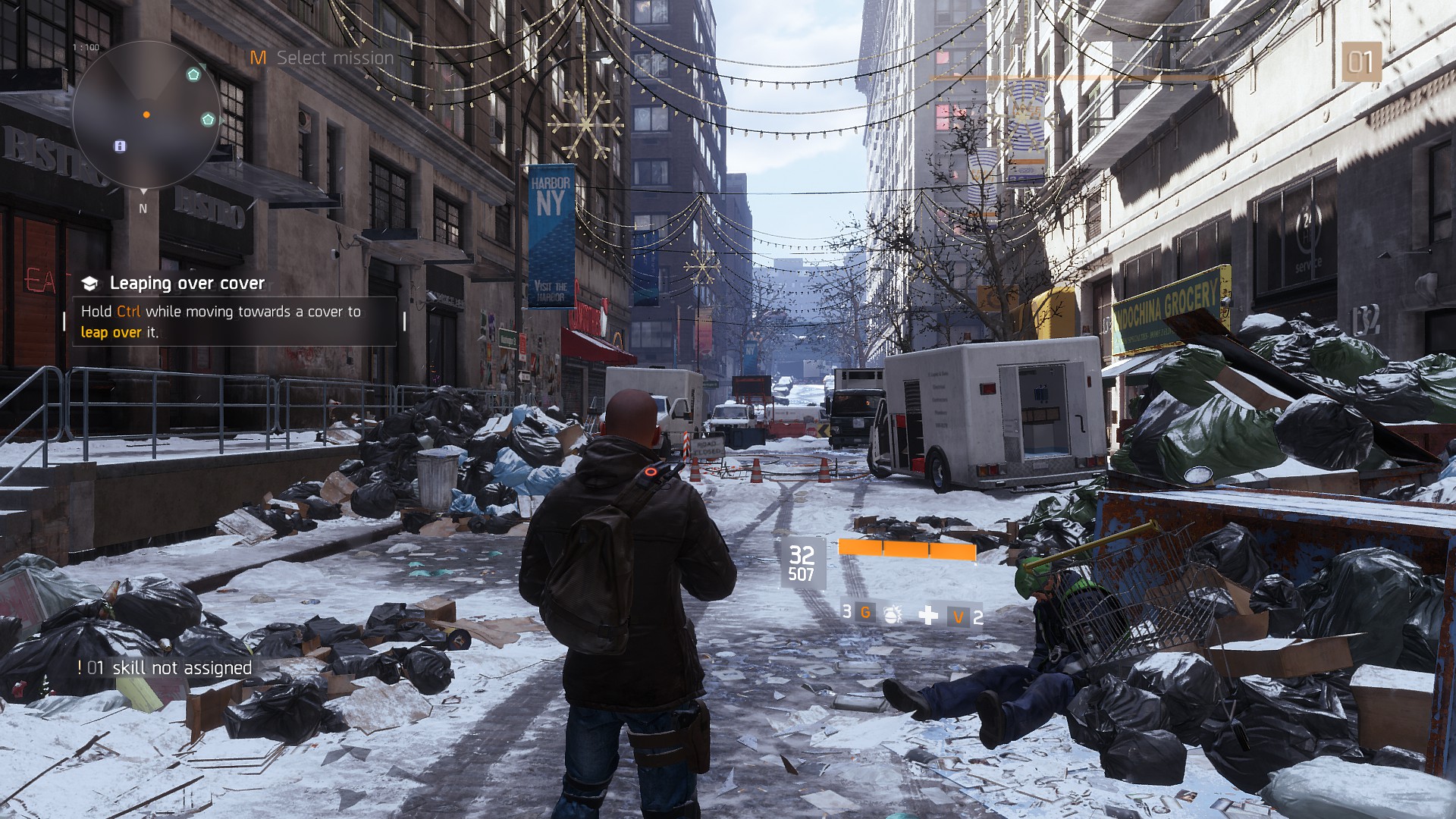Use the medkit cross icon
The image size is (1456, 819).
928,615
